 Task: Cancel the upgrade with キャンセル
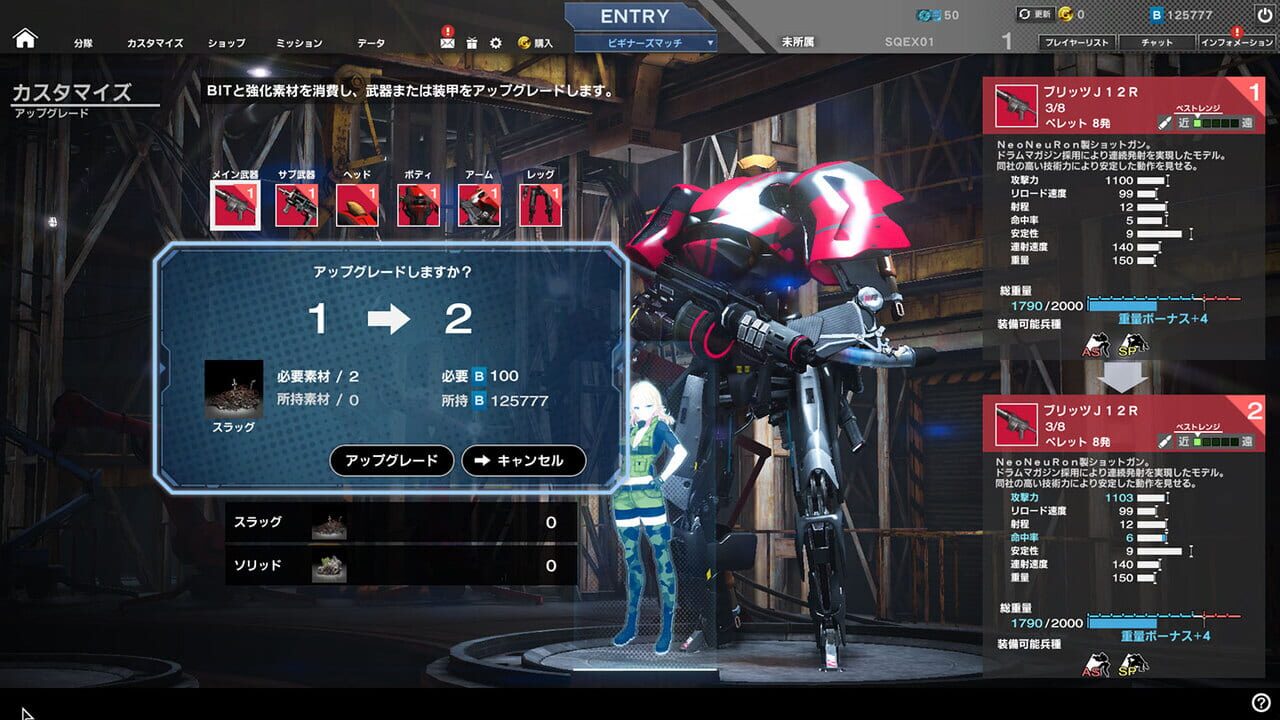pyautogui.click(x=523, y=461)
